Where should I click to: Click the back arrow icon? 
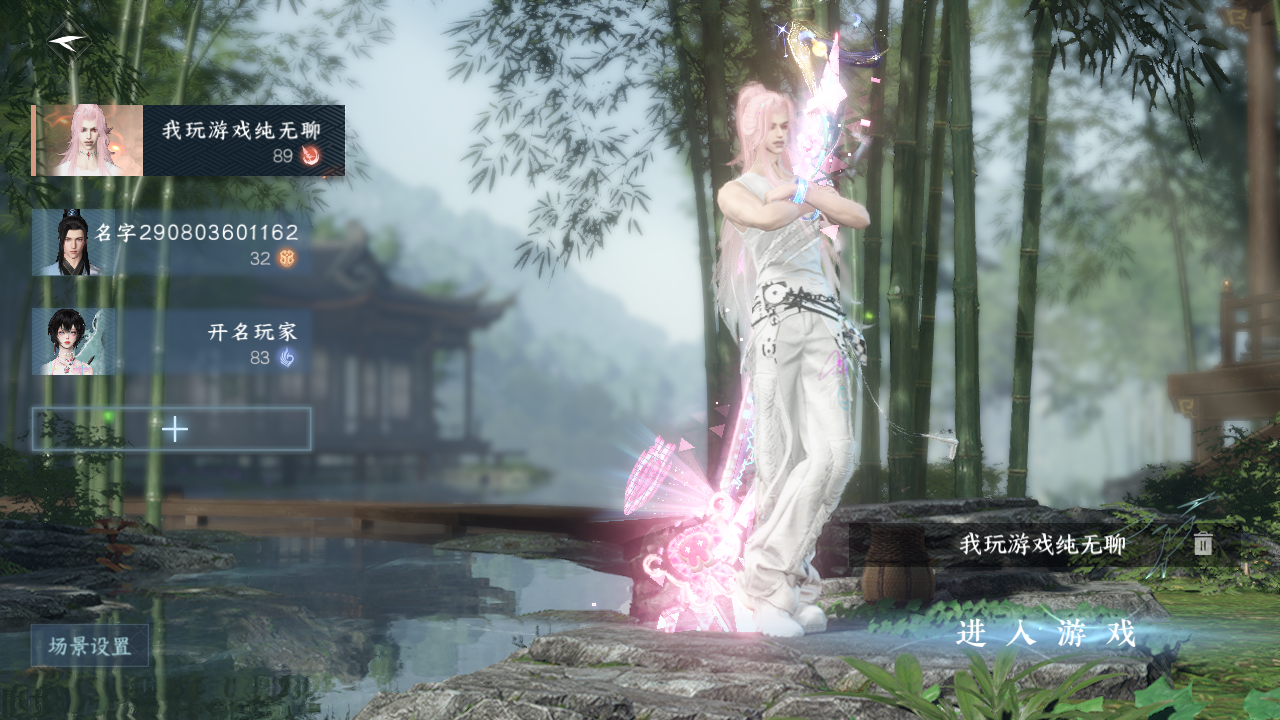point(68,41)
